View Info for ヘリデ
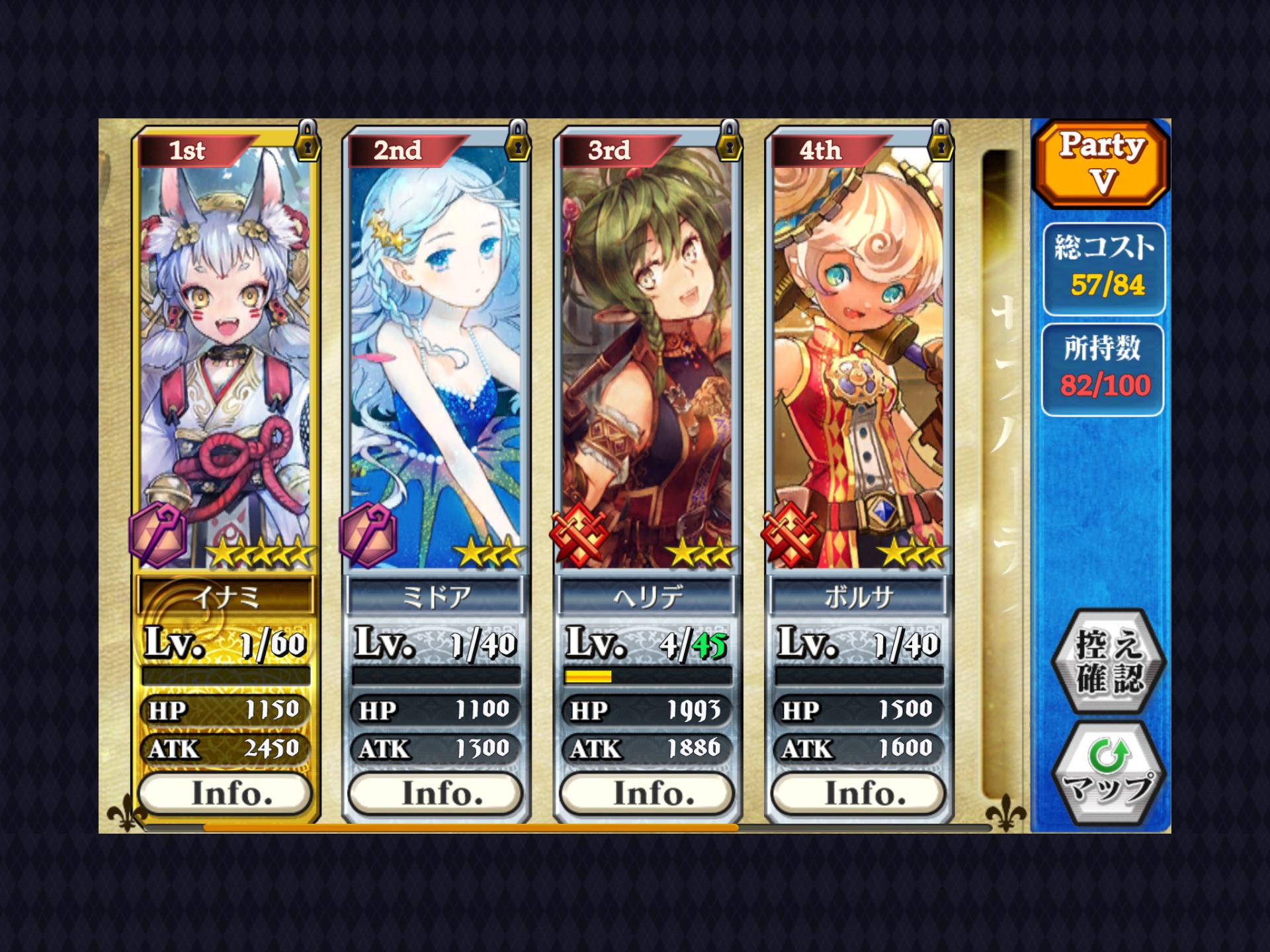The height and width of the screenshot is (952, 1270). click(648, 793)
